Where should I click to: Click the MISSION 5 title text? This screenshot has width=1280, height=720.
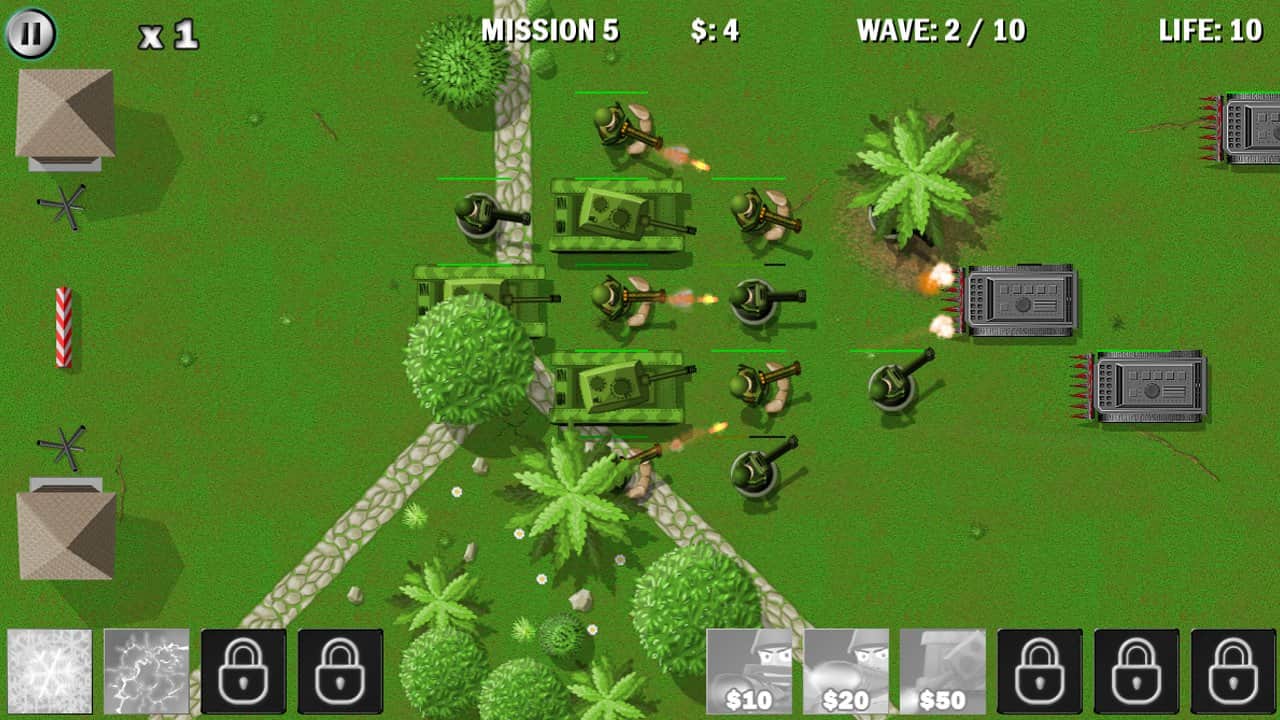click(x=551, y=31)
